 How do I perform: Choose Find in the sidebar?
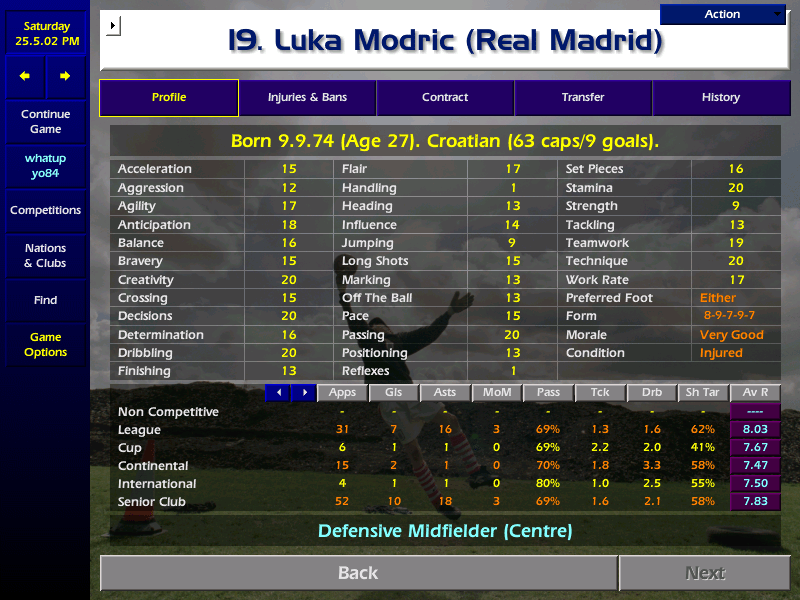(45, 300)
